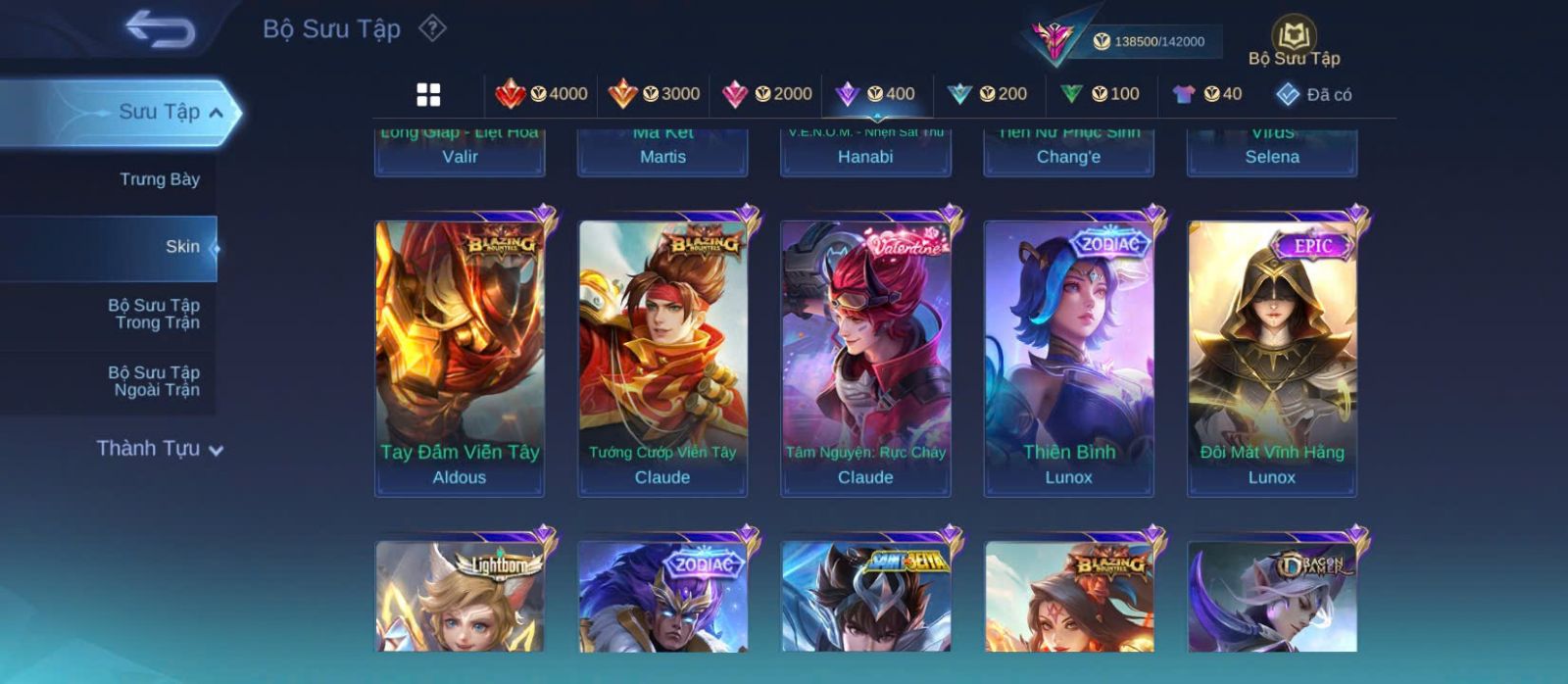Switch to the 2000 point tier
The width and height of the screenshot is (1568, 684).
pyautogui.click(x=767, y=94)
